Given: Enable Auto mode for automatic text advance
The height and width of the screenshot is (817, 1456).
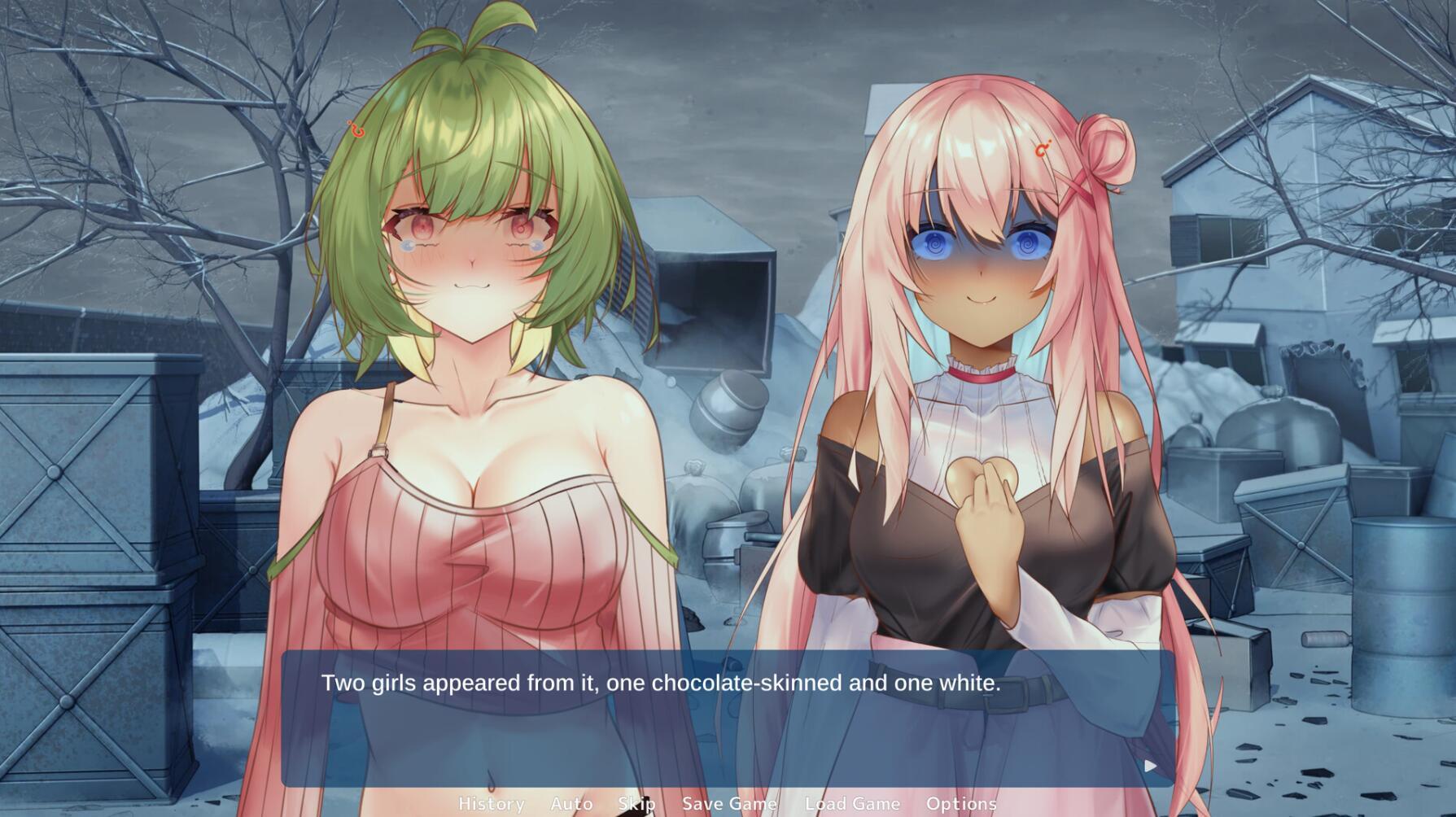Looking at the screenshot, I should click(571, 803).
